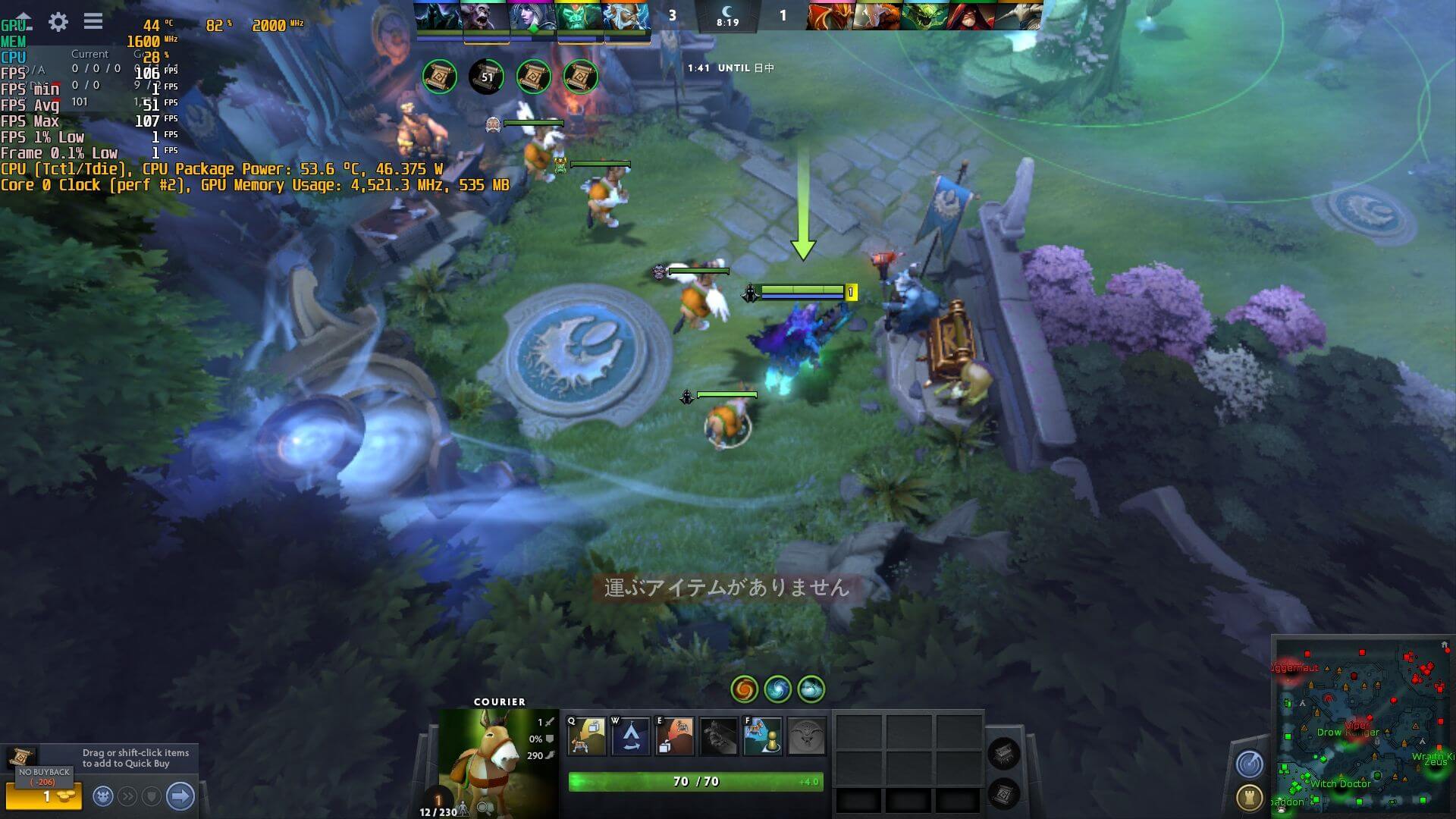The height and width of the screenshot is (819, 1456).
Task: Select the first Radiant hero portrait in top bar
Action: point(439,17)
